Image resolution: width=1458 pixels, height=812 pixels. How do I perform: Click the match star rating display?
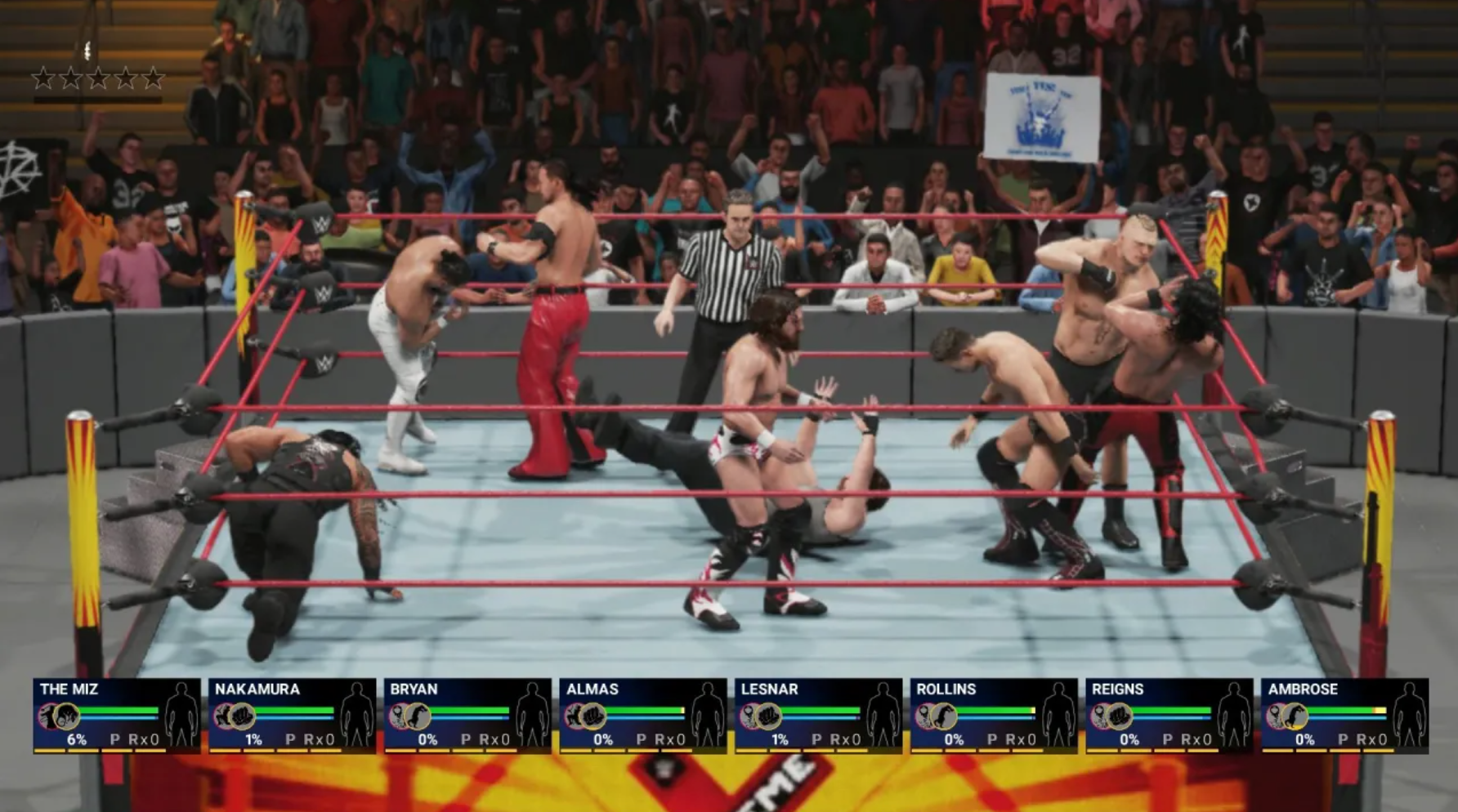click(98, 79)
